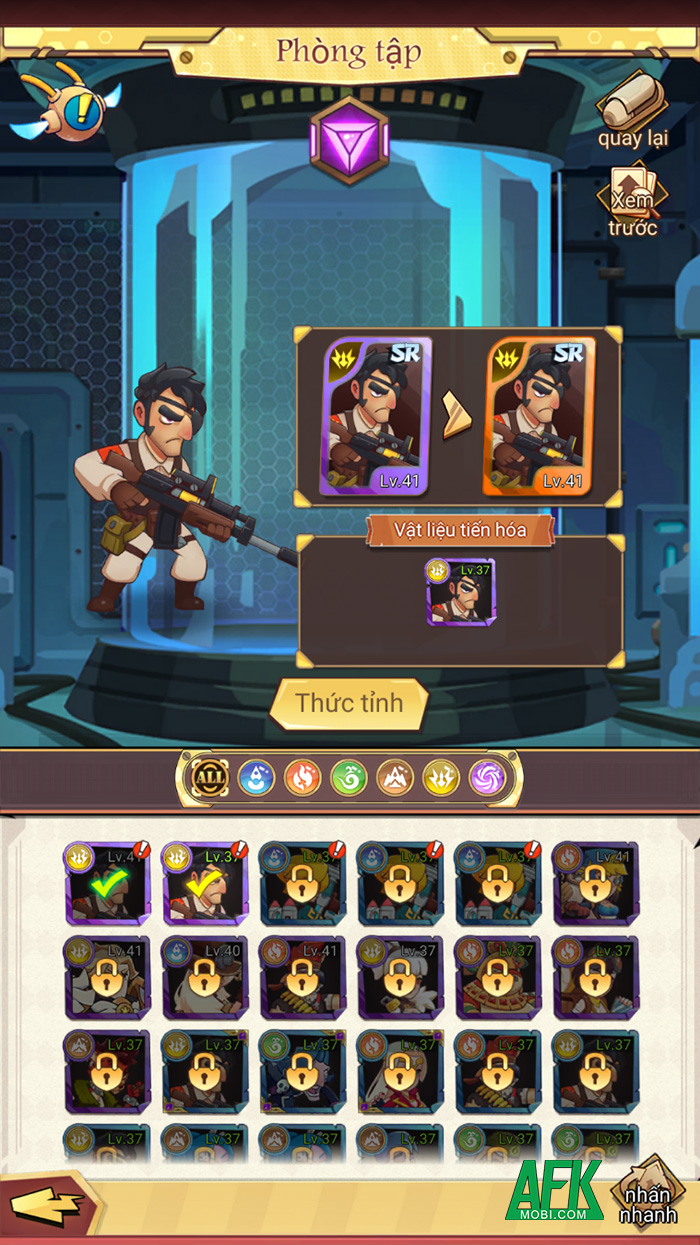700x1245 pixels.
Task: Show all heroes with the ALL filter
Action: [x=210, y=777]
